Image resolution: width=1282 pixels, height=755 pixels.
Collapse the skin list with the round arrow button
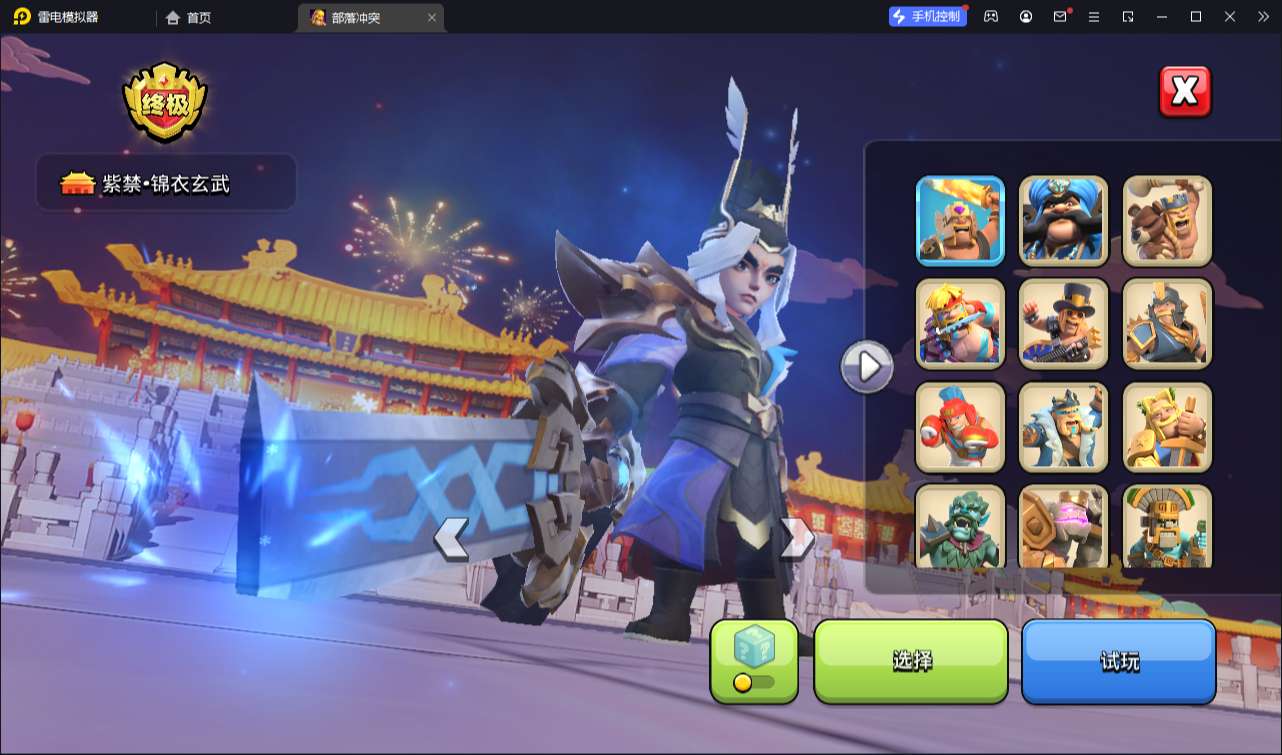pos(867,367)
